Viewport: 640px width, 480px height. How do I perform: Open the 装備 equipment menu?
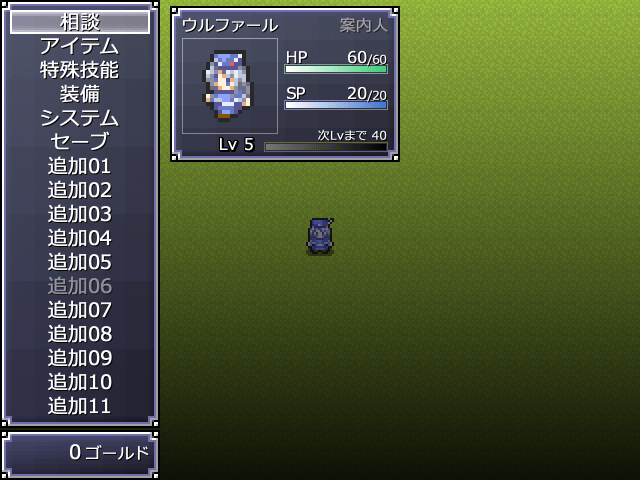click(x=80, y=94)
